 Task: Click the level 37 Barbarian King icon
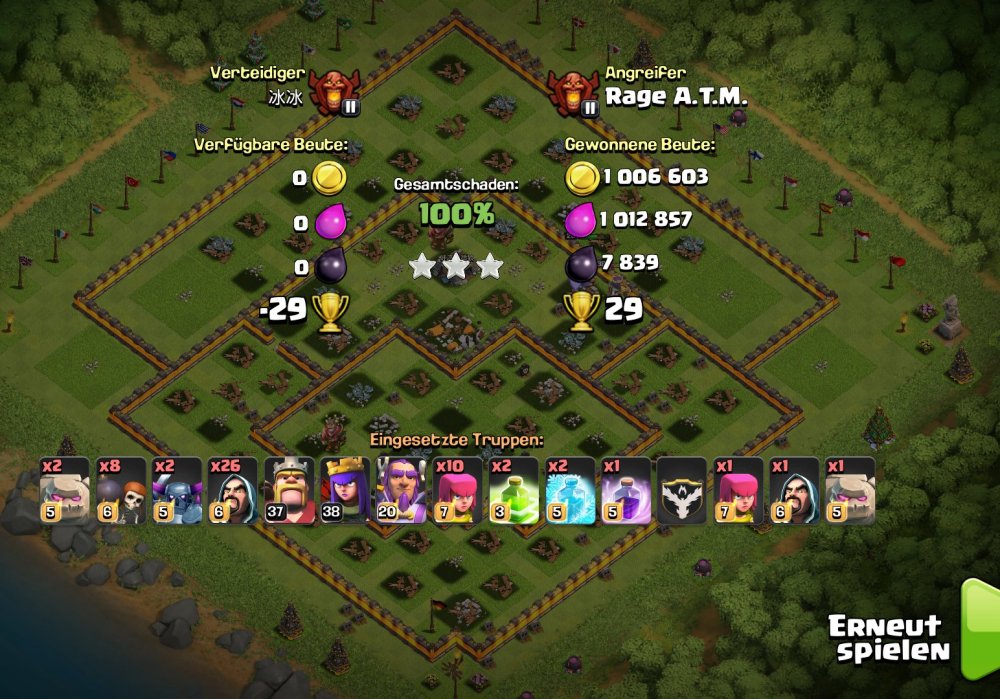coord(289,491)
